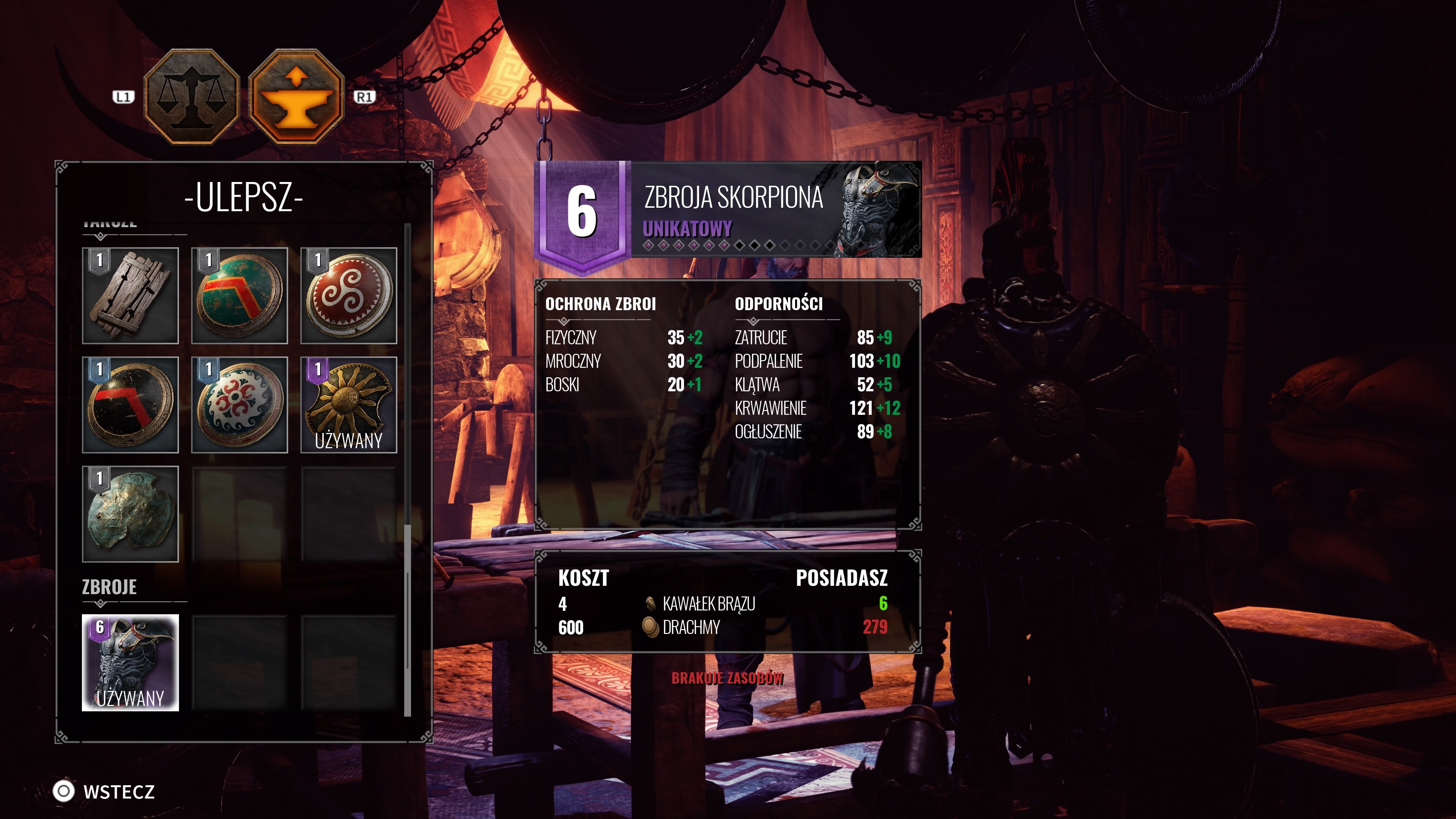1456x819 pixels.
Task: Select the red shield with white triskelion
Action: tap(349, 296)
